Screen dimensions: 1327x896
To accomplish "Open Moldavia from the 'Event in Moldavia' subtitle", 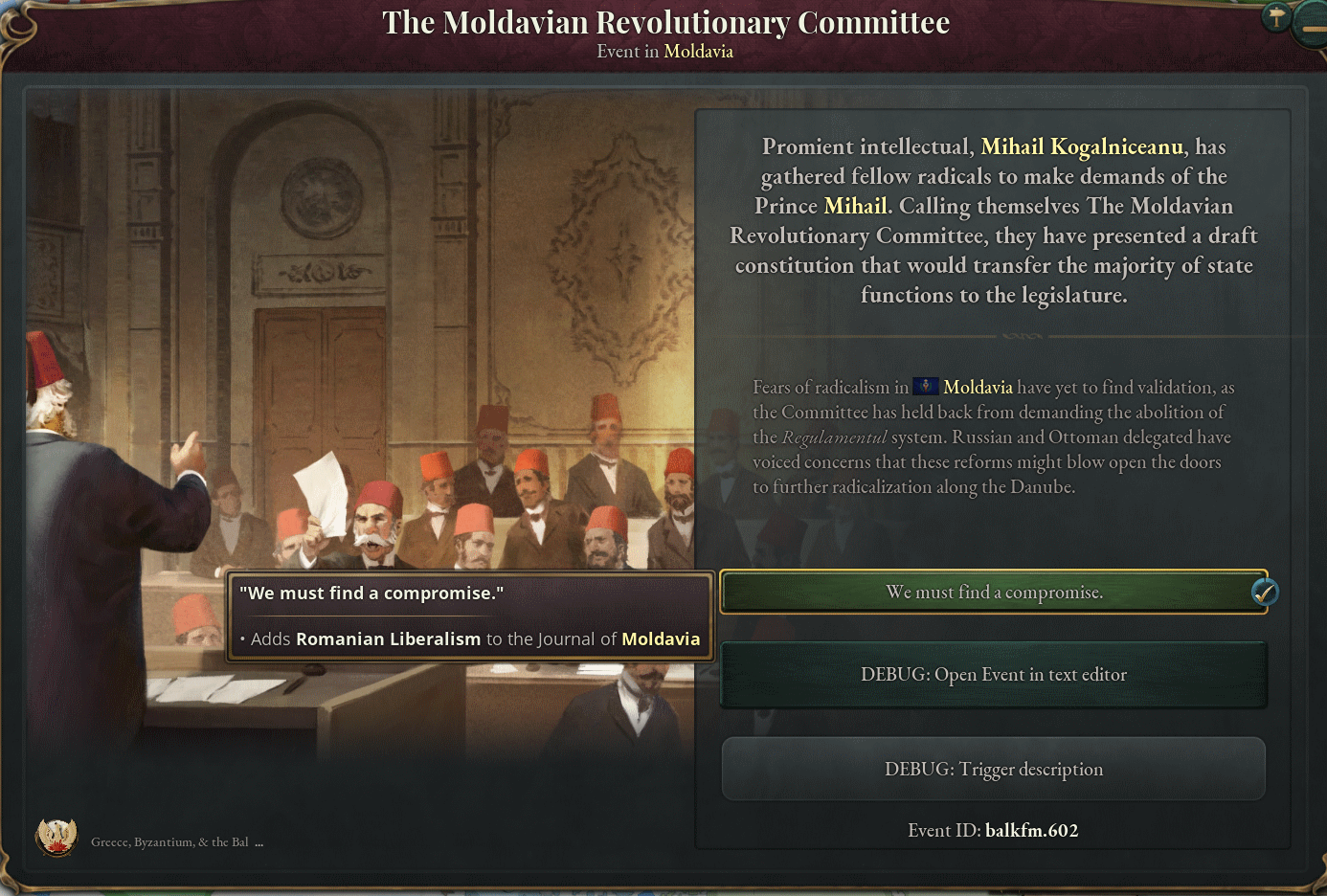I will (x=698, y=51).
